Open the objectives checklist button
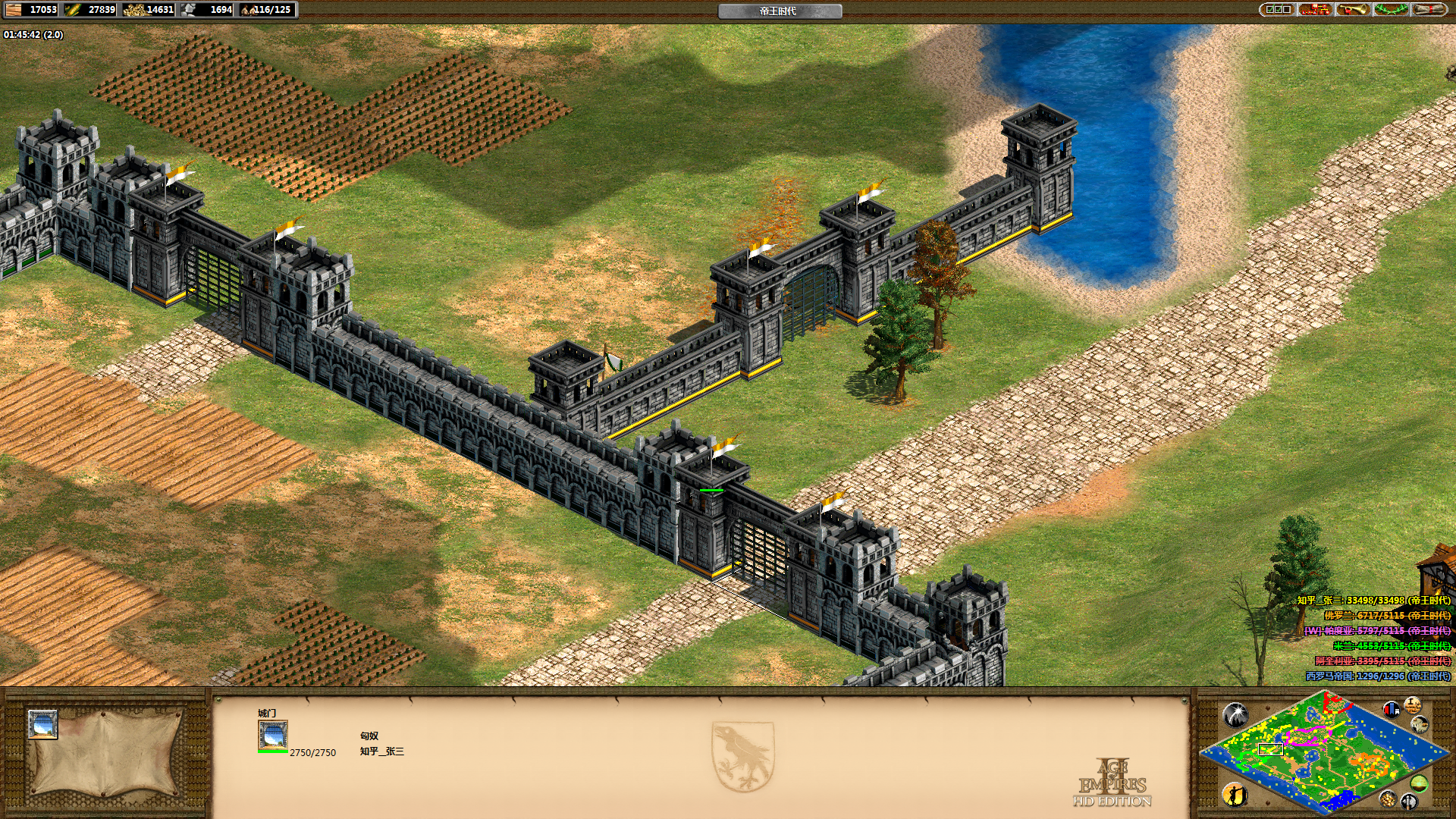Screen dimensions: 1456x819 click(1278, 10)
